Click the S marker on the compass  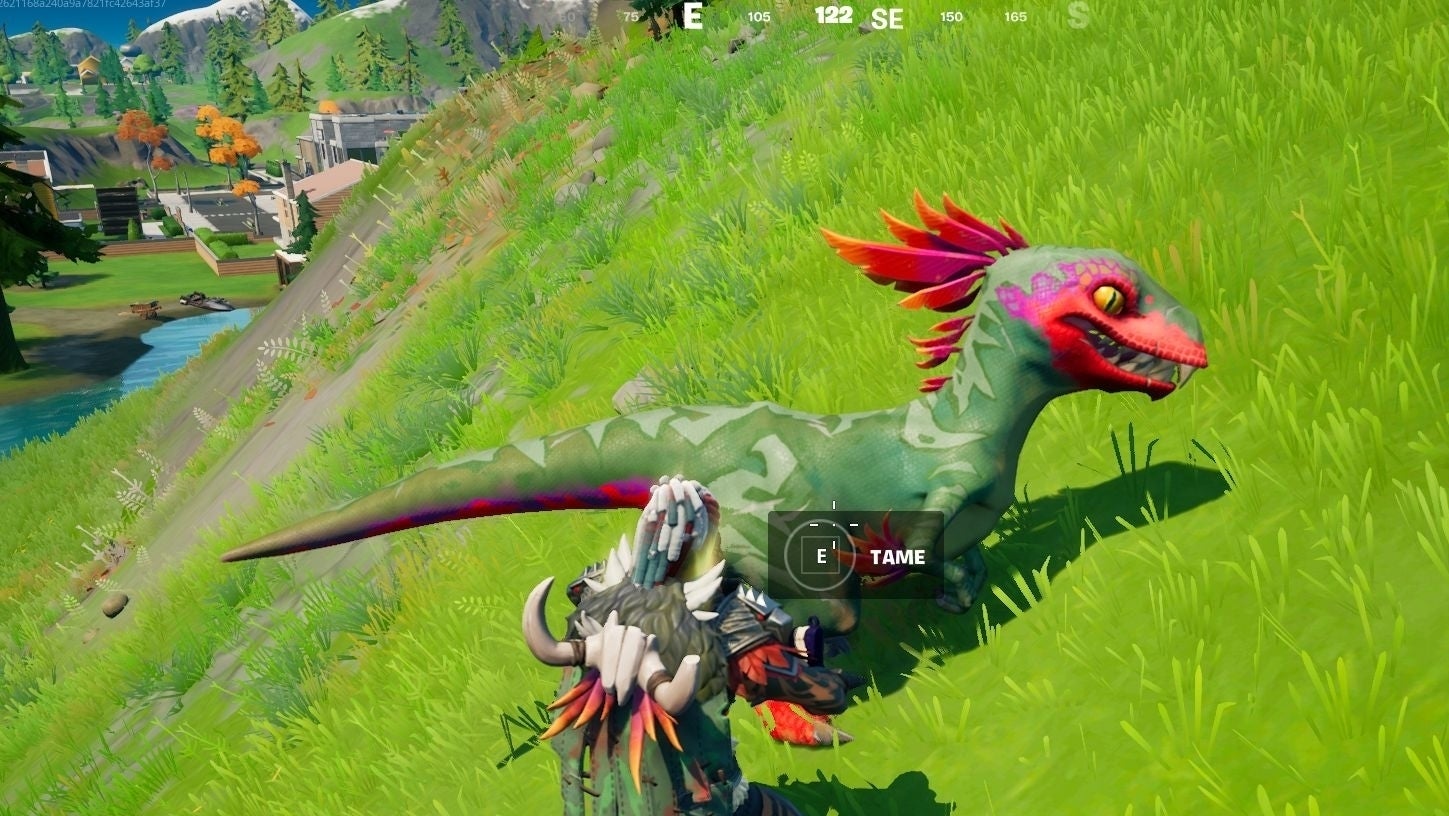click(x=1078, y=15)
